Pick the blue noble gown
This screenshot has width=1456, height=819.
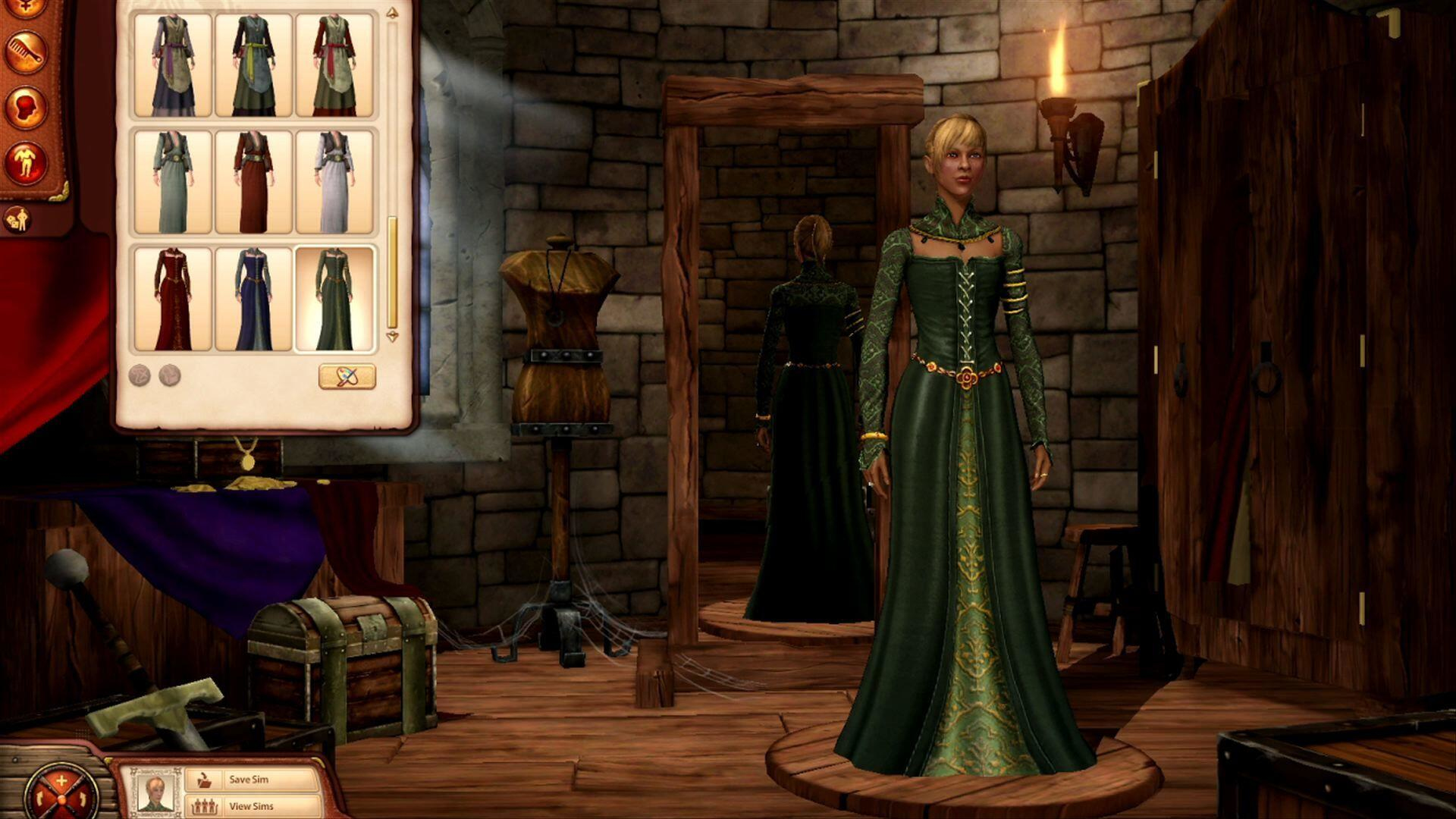253,299
